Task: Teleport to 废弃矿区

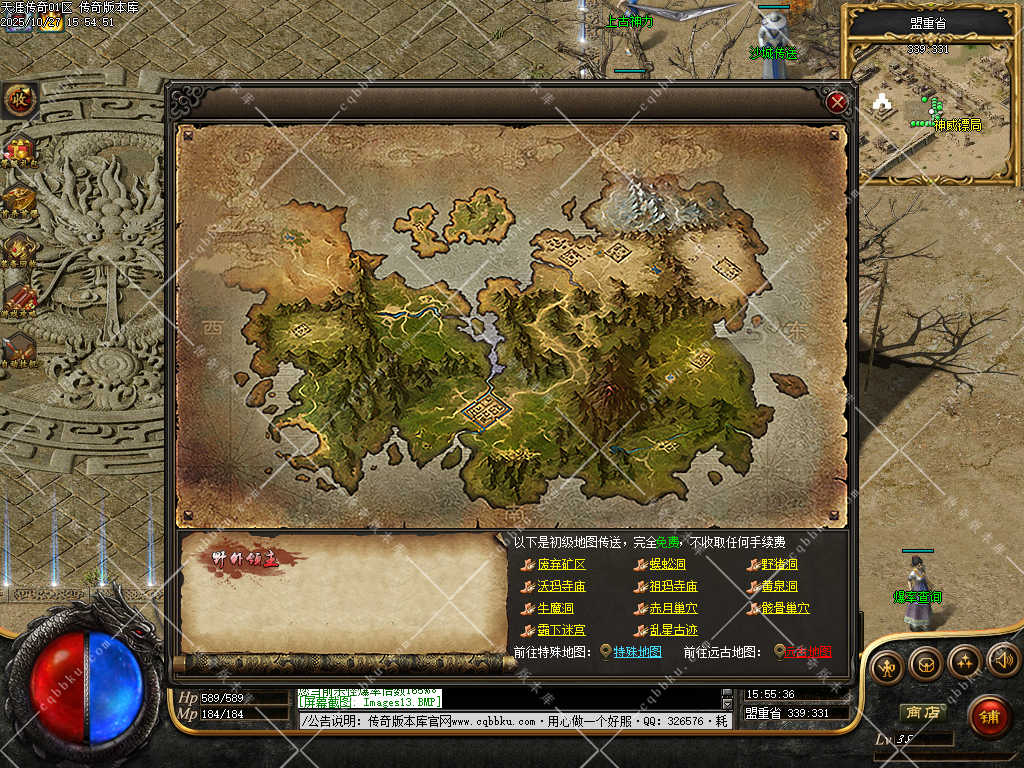Action: point(561,564)
